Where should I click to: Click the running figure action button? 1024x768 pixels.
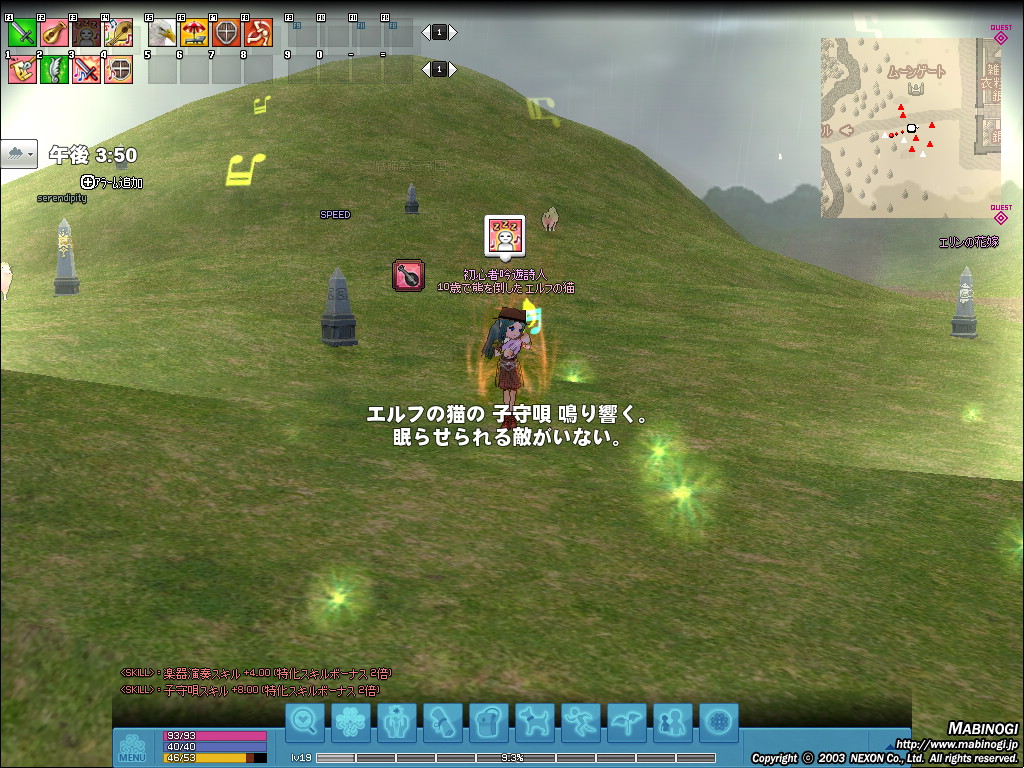(x=581, y=722)
